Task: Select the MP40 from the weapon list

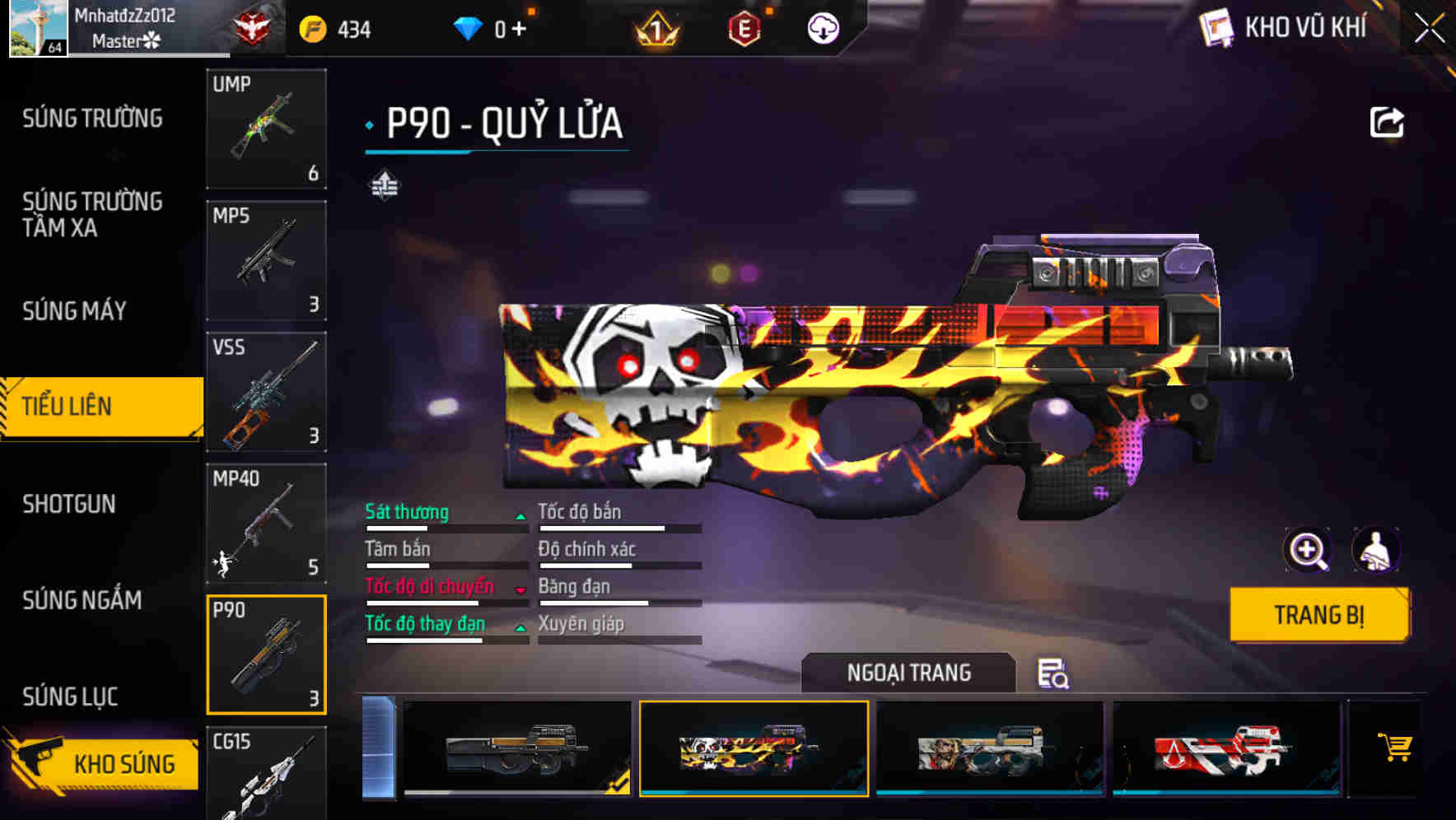Action: click(265, 524)
